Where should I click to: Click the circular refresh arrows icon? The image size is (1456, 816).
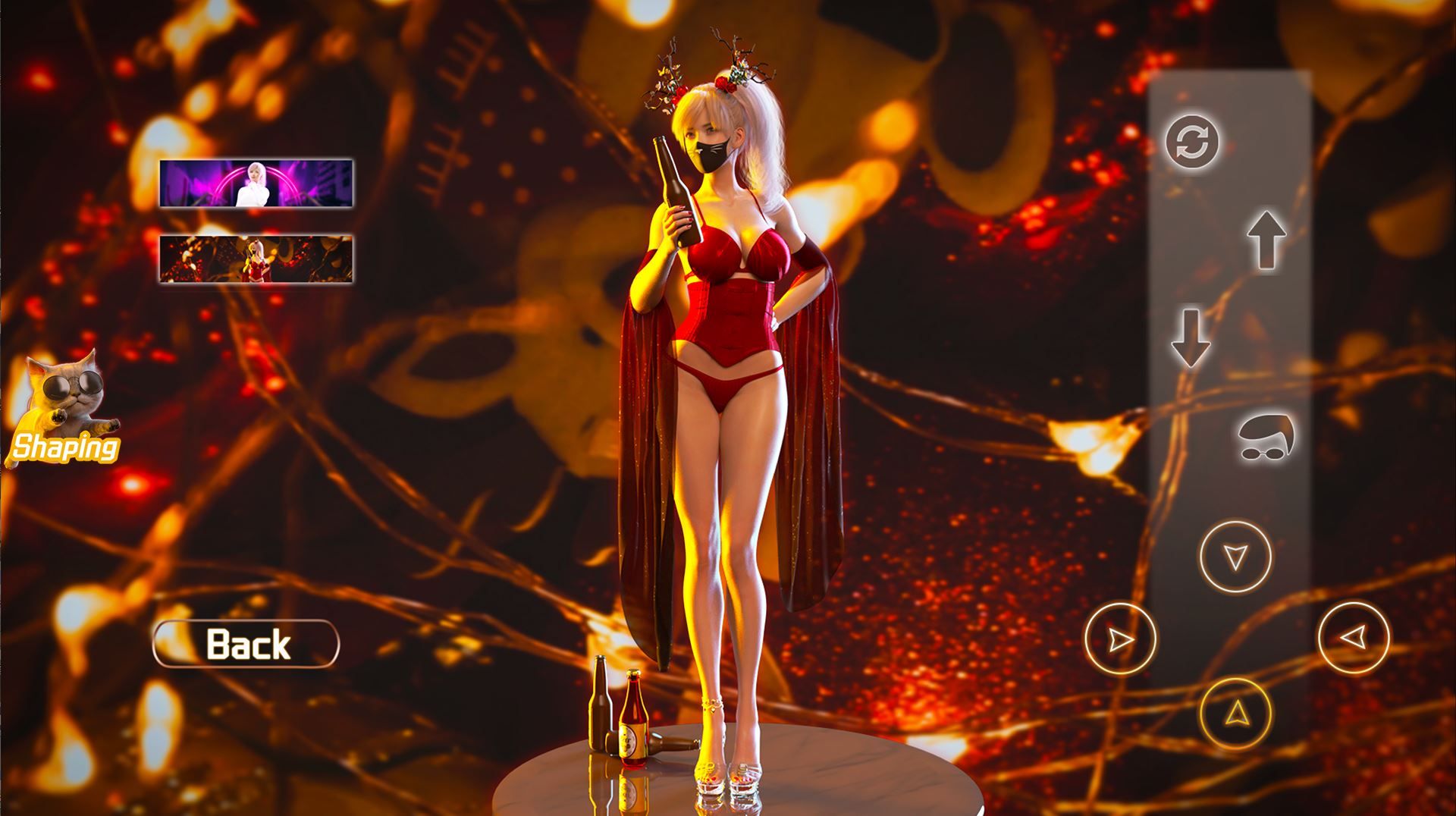[x=1192, y=142]
